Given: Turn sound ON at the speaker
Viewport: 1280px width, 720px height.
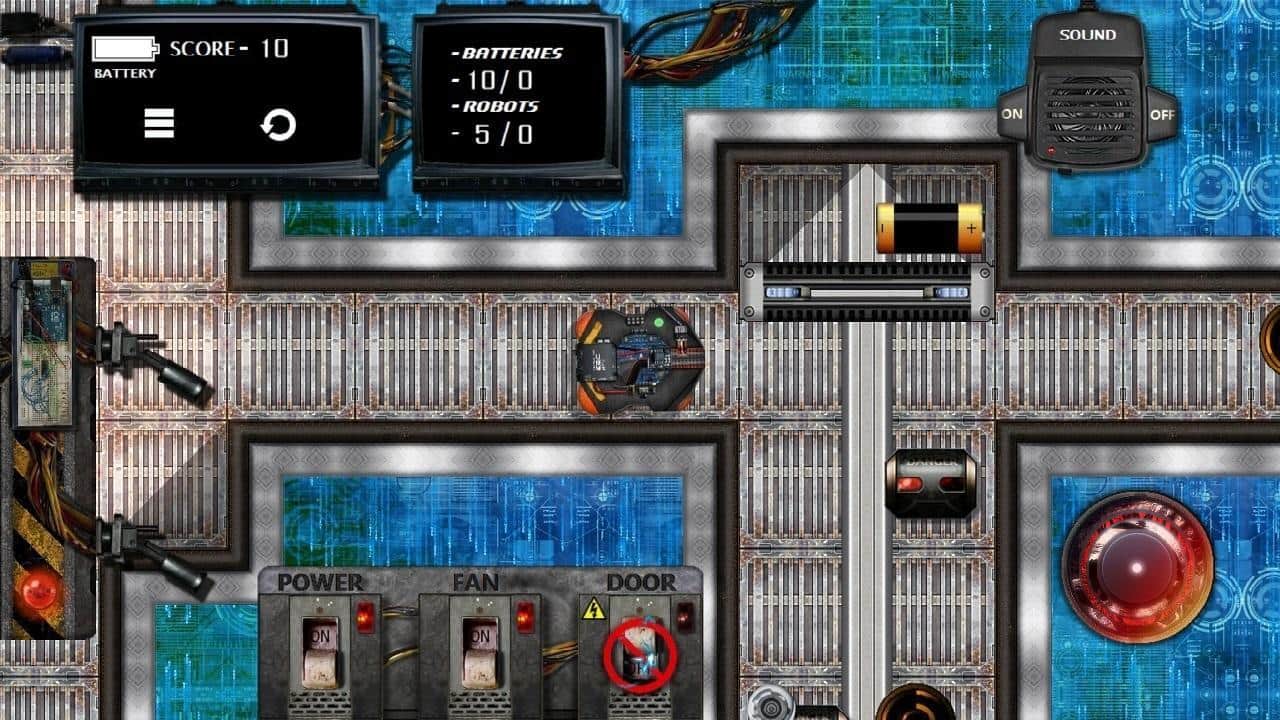Looking at the screenshot, I should click(x=1013, y=114).
